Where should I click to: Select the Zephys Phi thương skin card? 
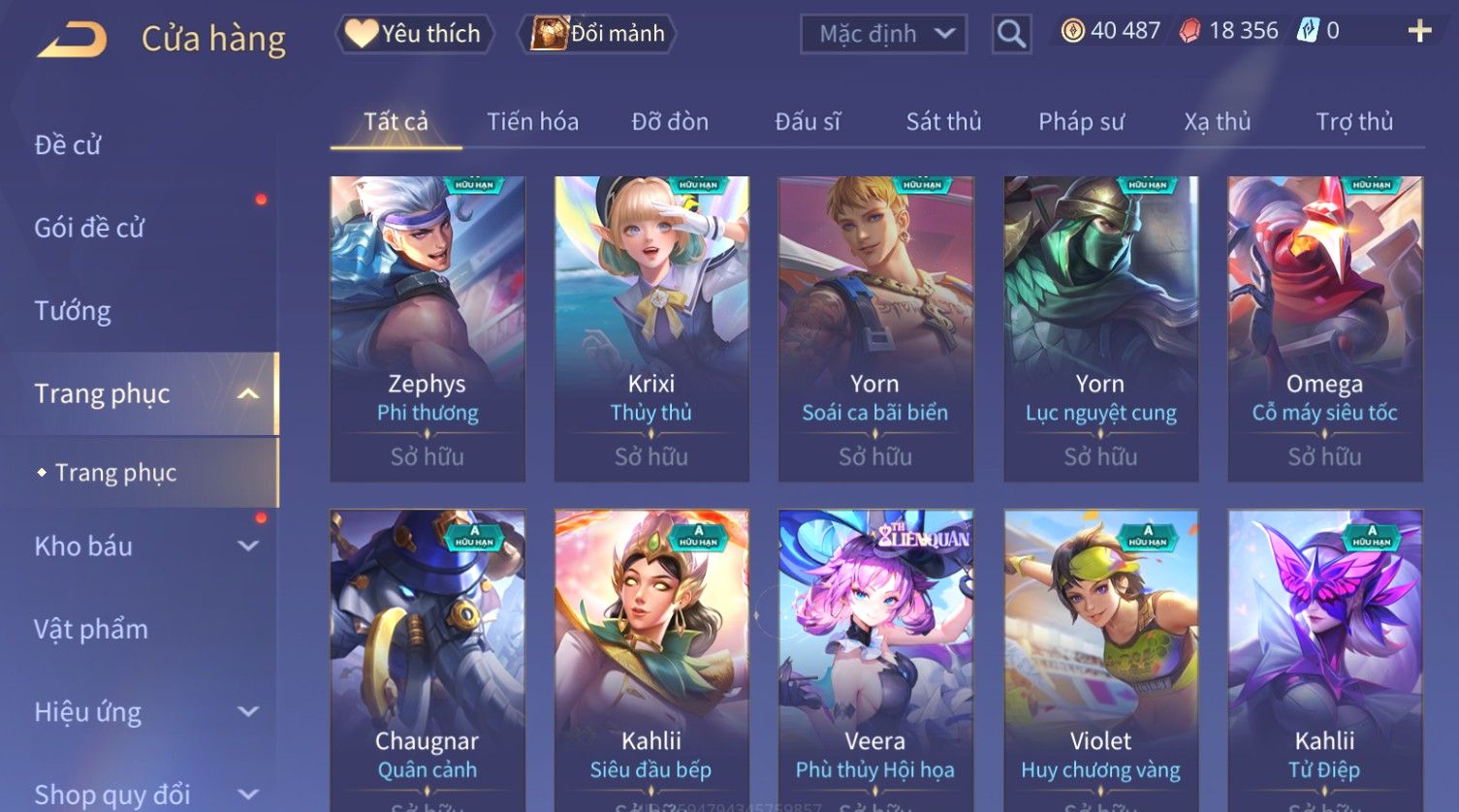(x=428, y=328)
